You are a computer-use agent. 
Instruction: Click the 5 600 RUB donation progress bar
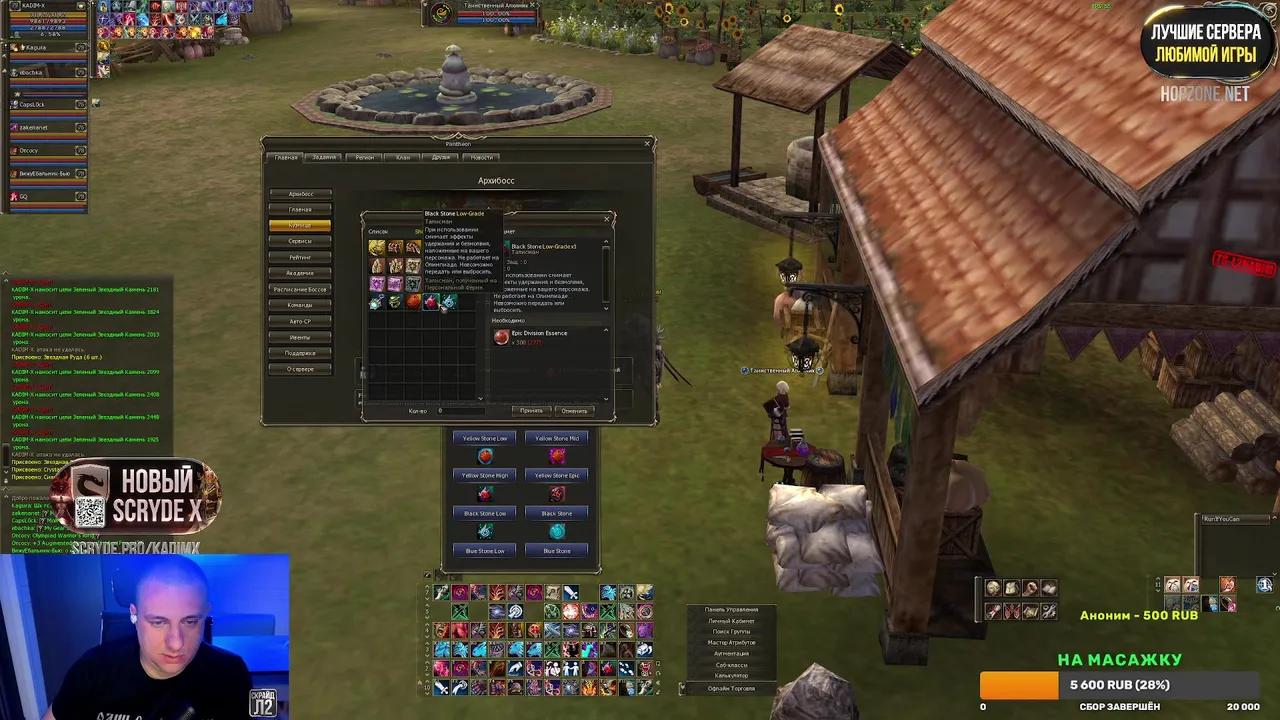point(1120,685)
